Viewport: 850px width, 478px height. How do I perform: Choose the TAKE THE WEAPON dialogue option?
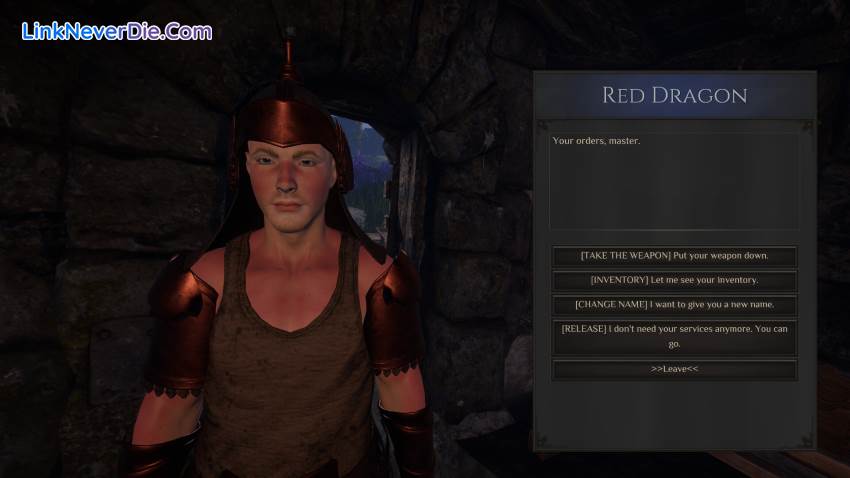click(x=674, y=256)
